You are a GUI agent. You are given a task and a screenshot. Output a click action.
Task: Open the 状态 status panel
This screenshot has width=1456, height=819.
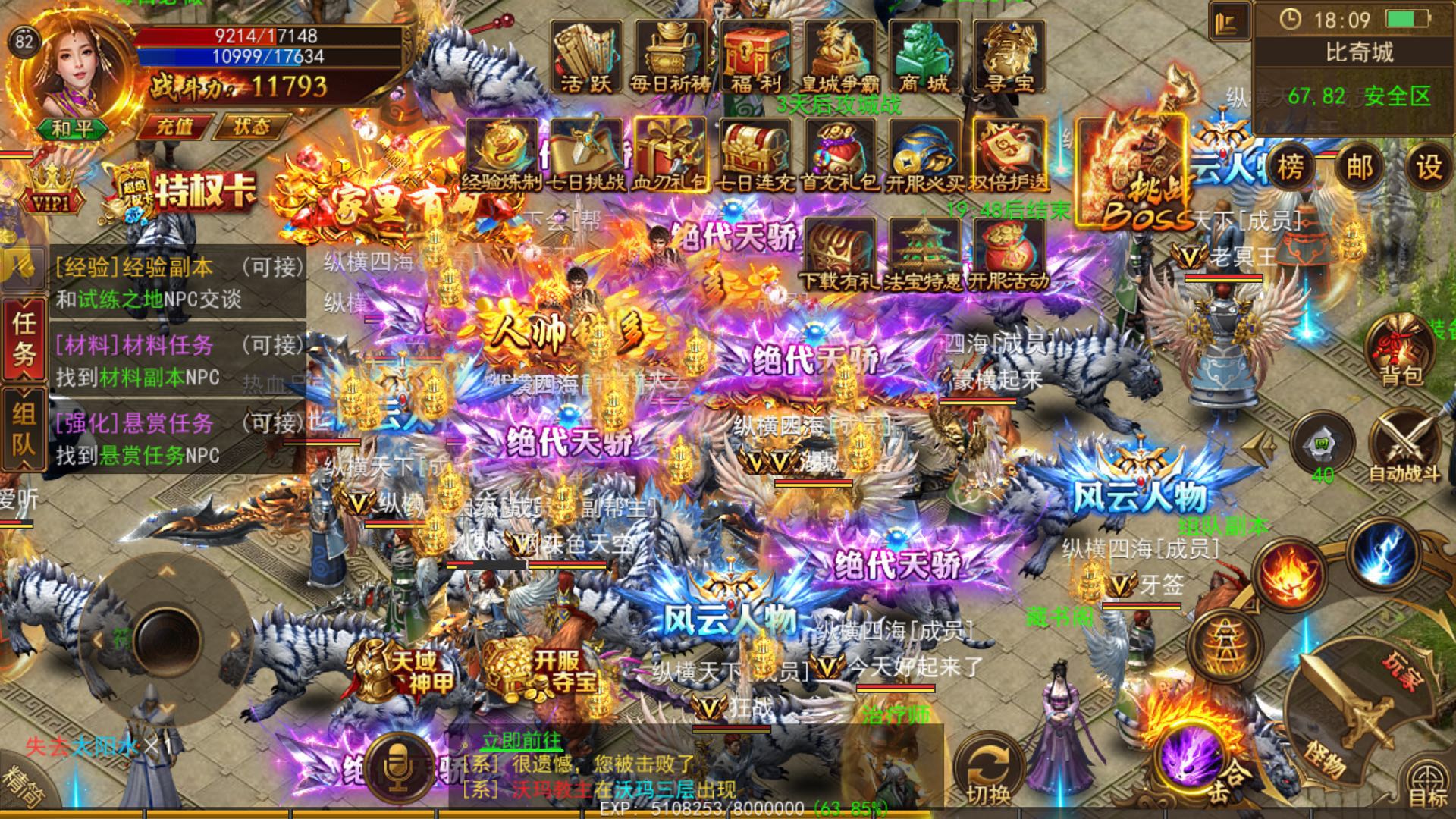[x=251, y=127]
